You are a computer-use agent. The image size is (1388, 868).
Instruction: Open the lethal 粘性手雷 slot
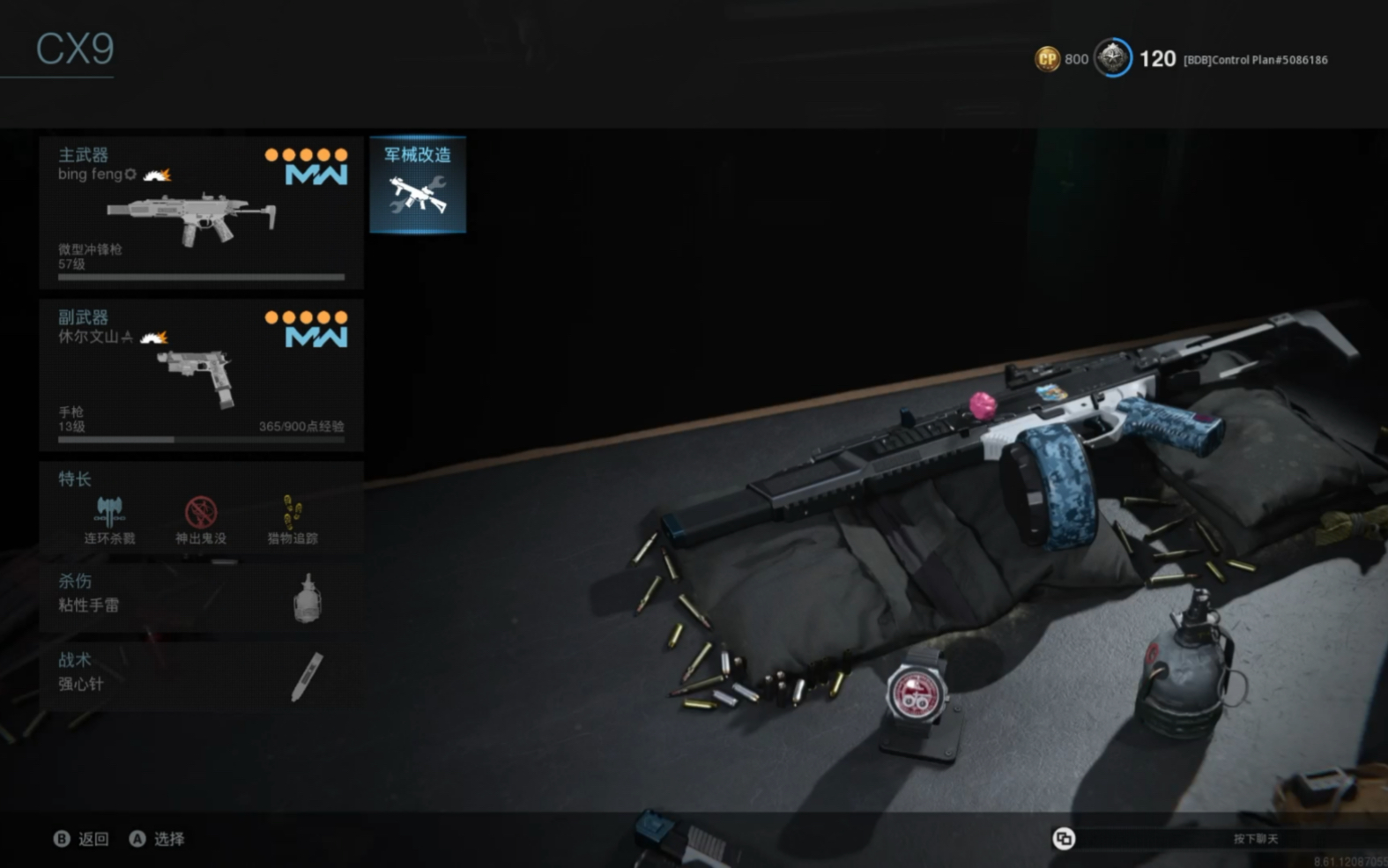tap(201, 595)
